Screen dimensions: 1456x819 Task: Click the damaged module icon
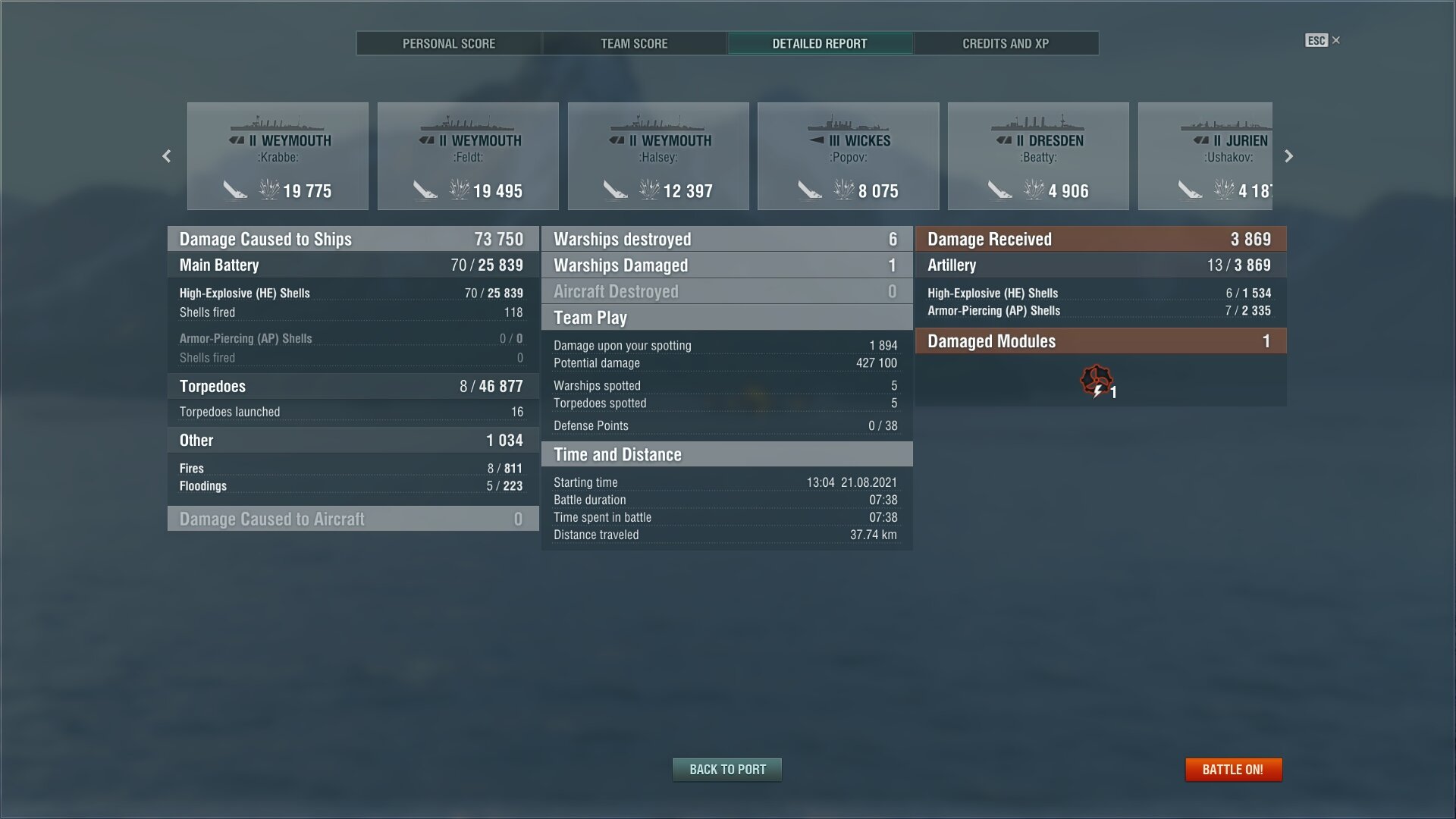1096,381
